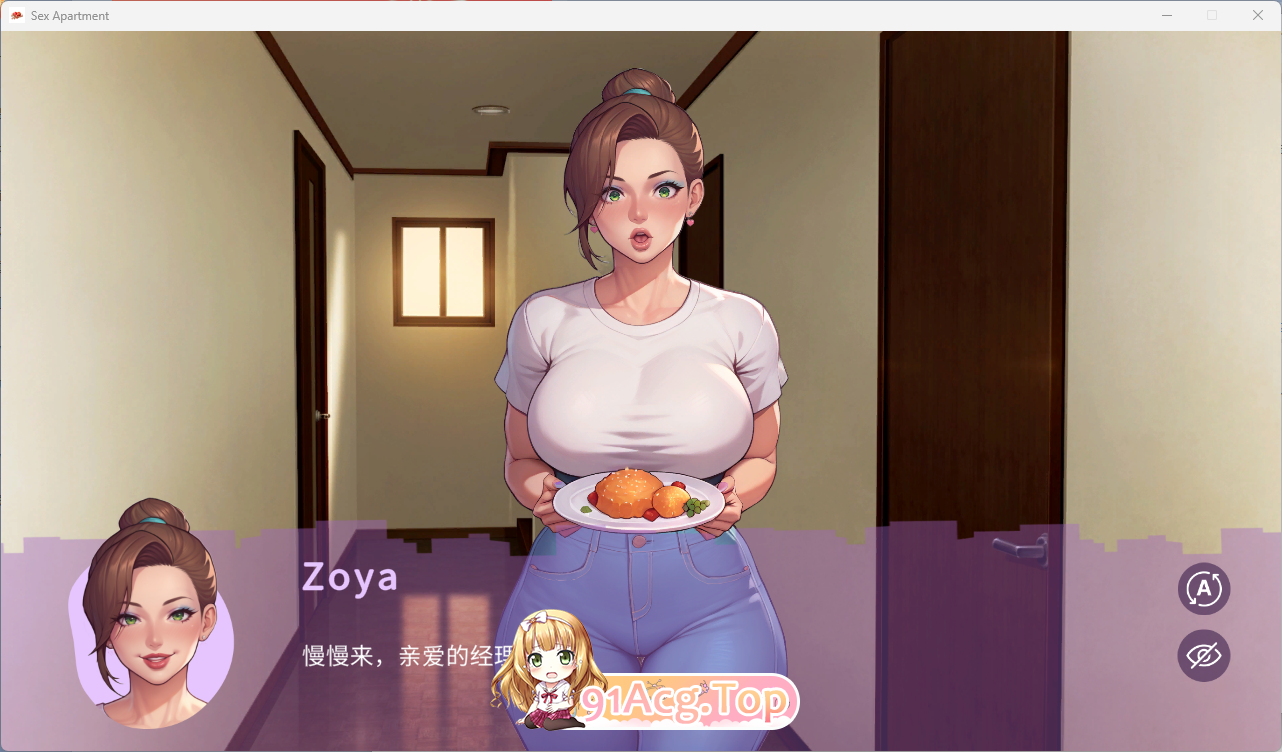The width and height of the screenshot is (1282, 752).
Task: Minimize the Sex Apartment window
Action: pyautogui.click(x=1166, y=15)
